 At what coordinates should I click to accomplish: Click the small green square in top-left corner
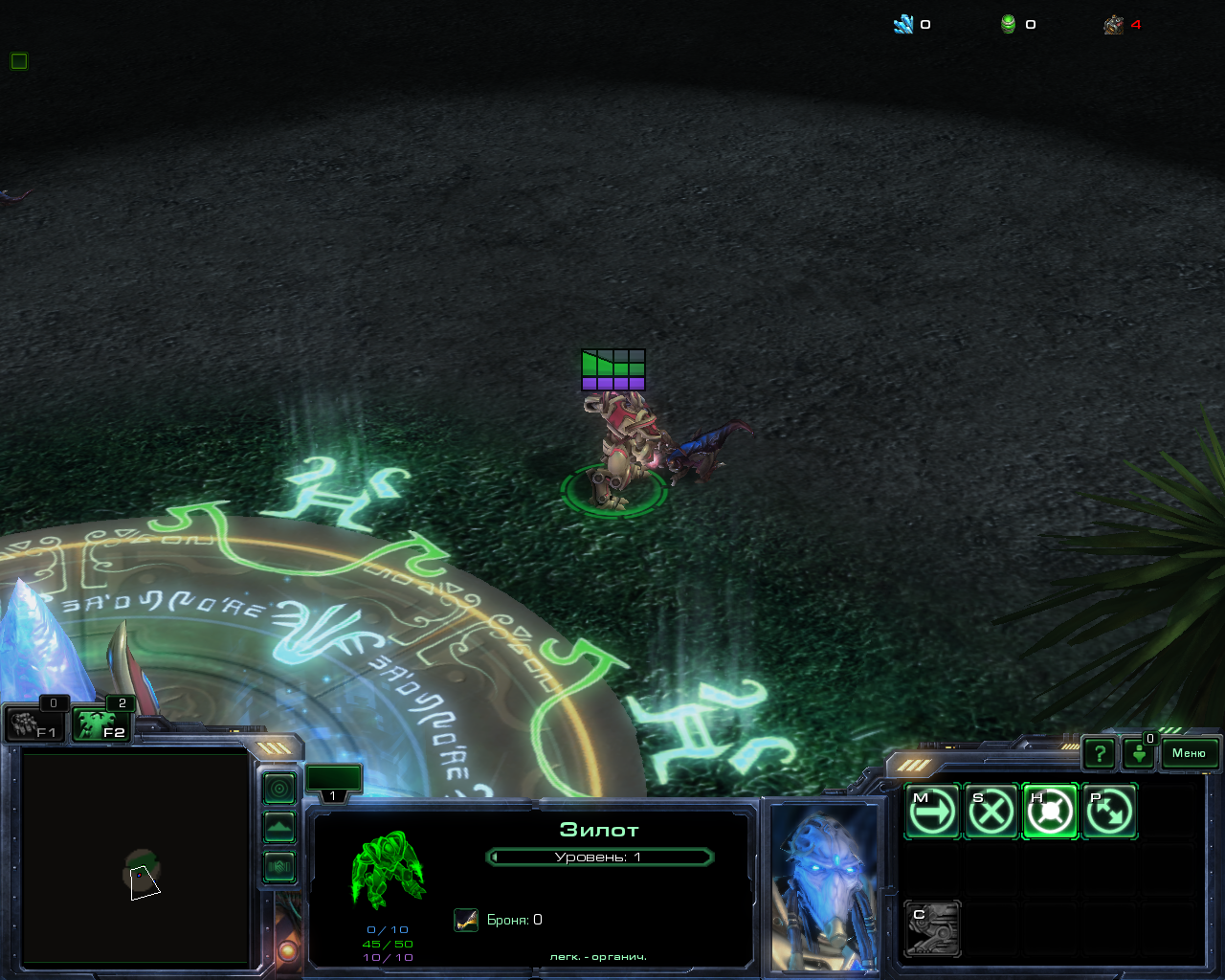19,61
